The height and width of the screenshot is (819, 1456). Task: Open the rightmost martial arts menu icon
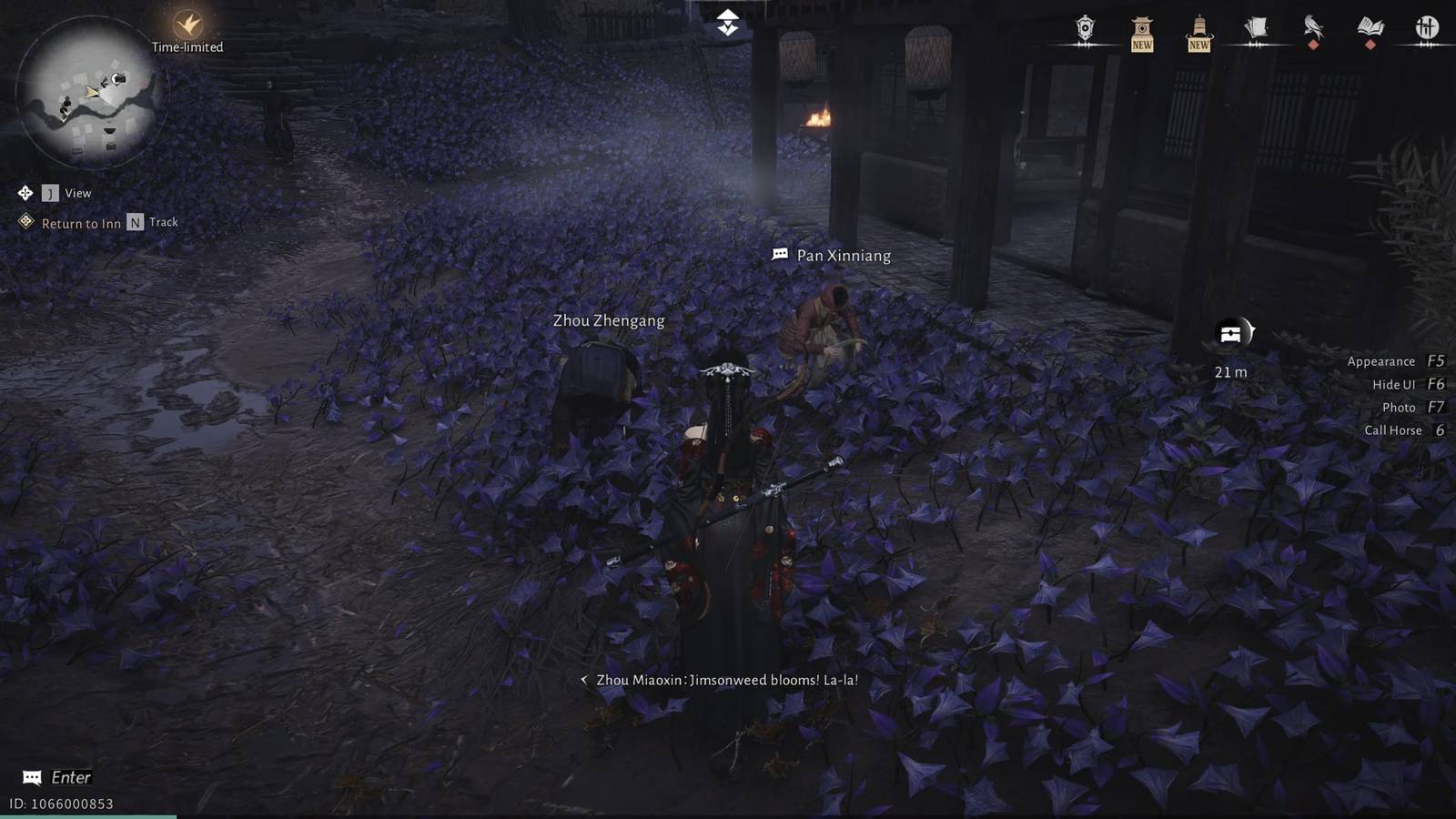pos(1426,27)
